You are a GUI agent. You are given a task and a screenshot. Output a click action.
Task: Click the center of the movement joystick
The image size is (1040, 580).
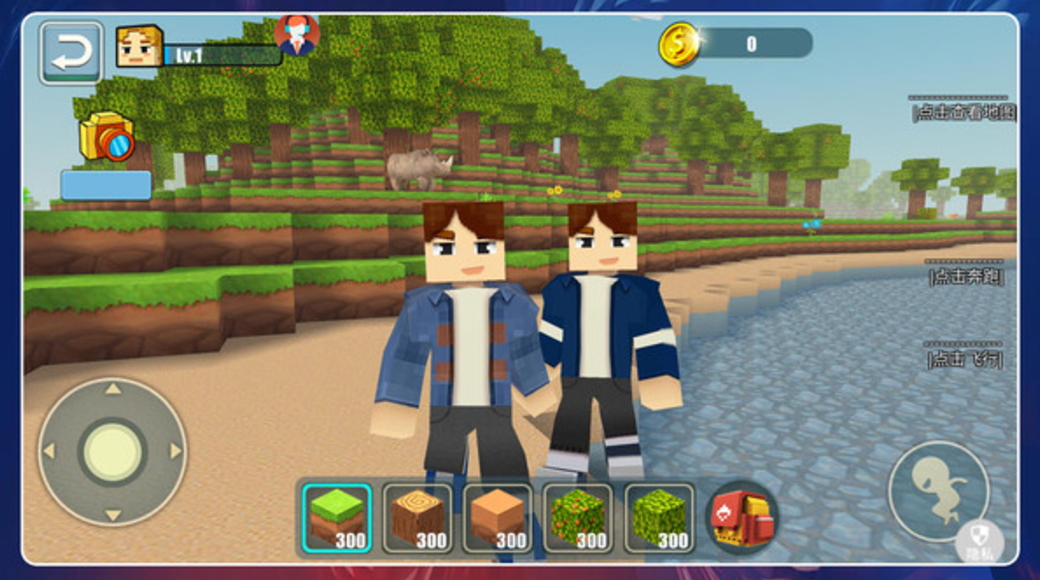coord(112,451)
